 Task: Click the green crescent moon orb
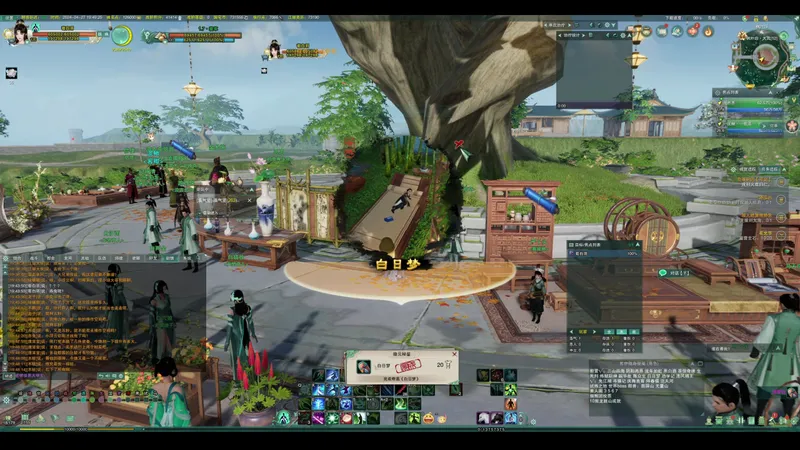121,36
